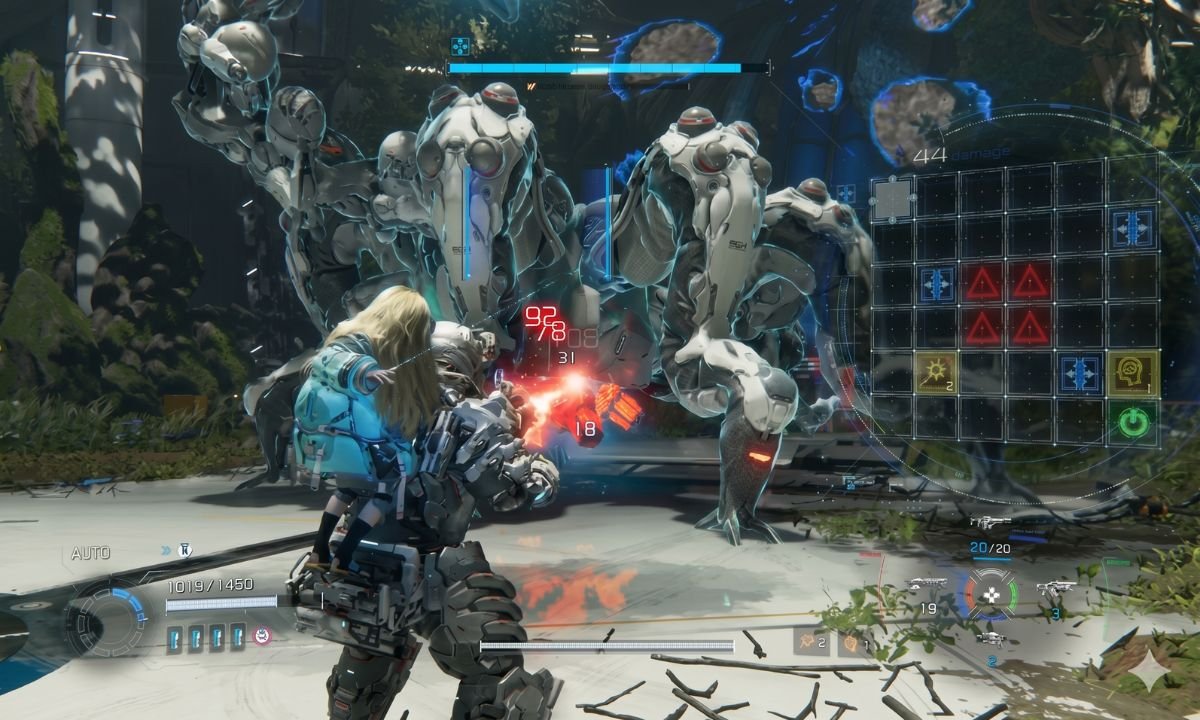Activate the yellow sunburst node
The image size is (1200, 720).
tap(936, 372)
